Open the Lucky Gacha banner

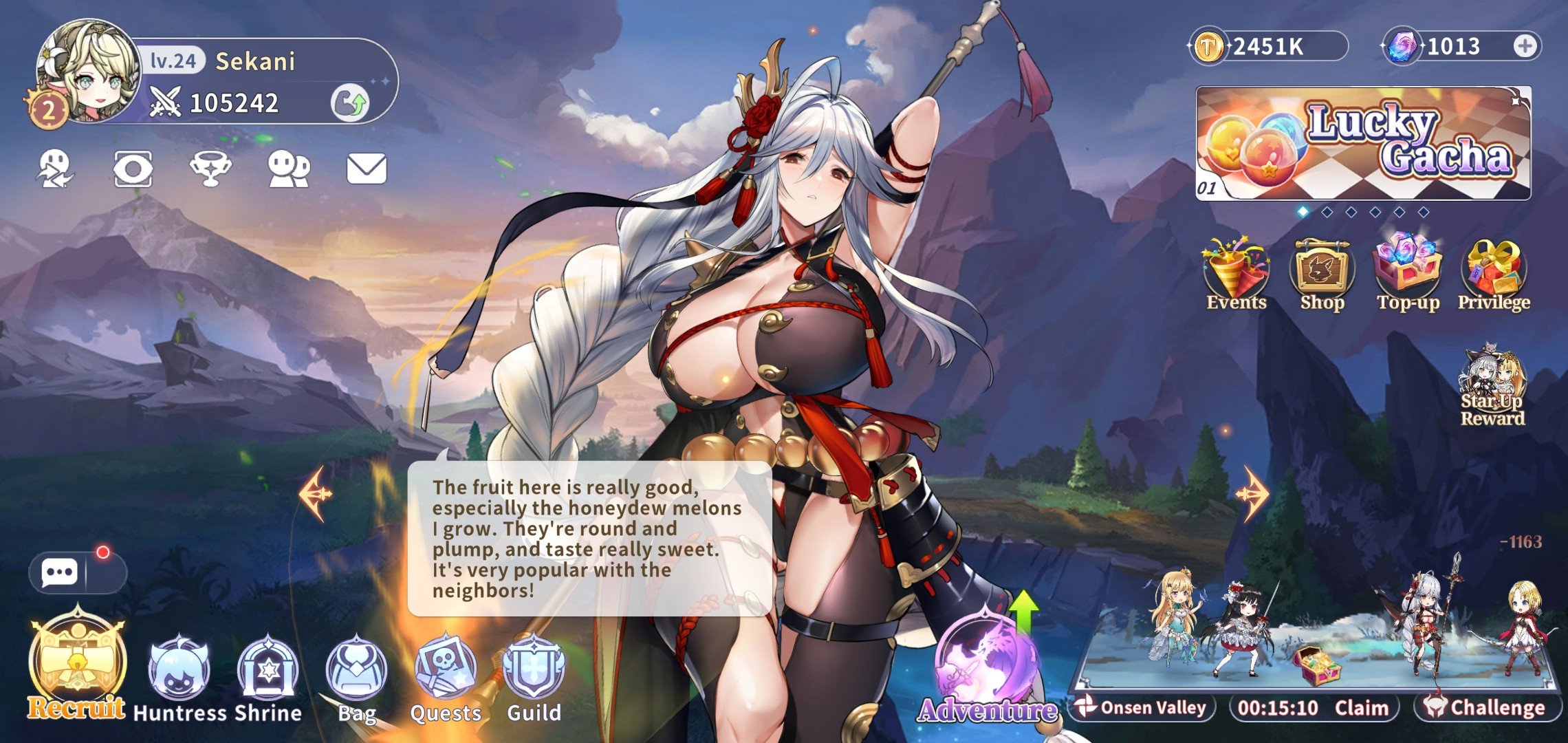(1363, 143)
